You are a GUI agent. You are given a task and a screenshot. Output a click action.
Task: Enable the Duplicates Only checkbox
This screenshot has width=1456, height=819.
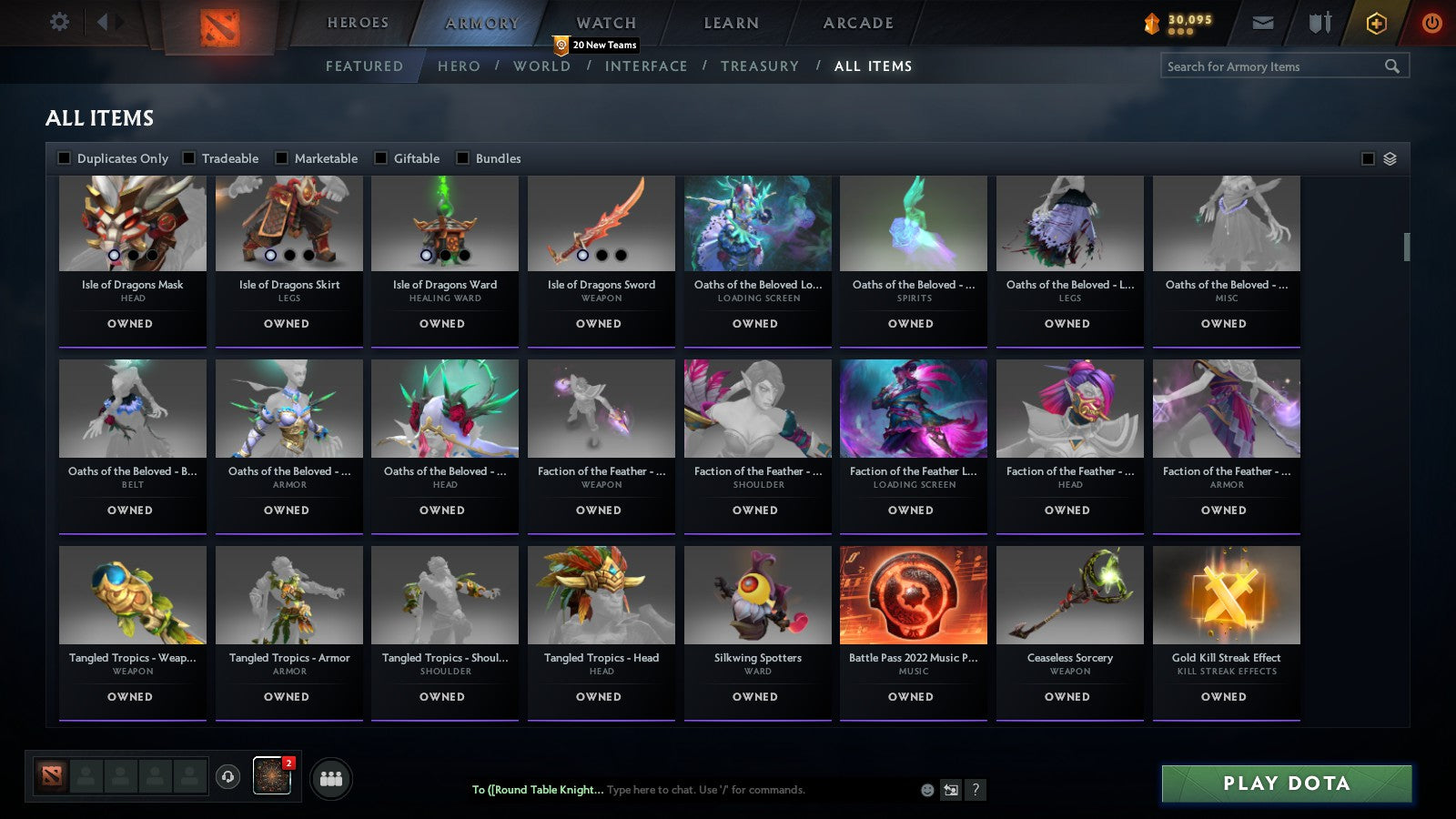tap(65, 157)
